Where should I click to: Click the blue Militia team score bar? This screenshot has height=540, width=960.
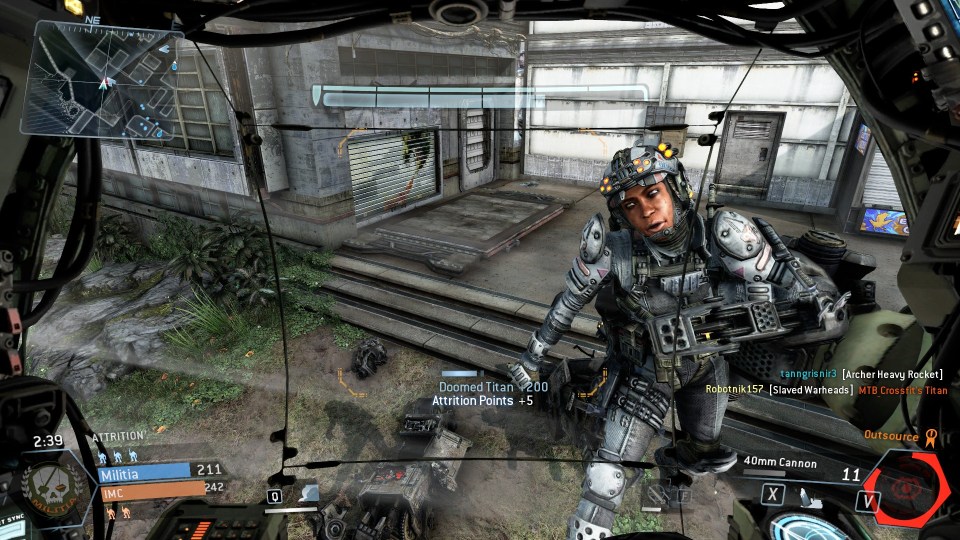(x=144, y=470)
